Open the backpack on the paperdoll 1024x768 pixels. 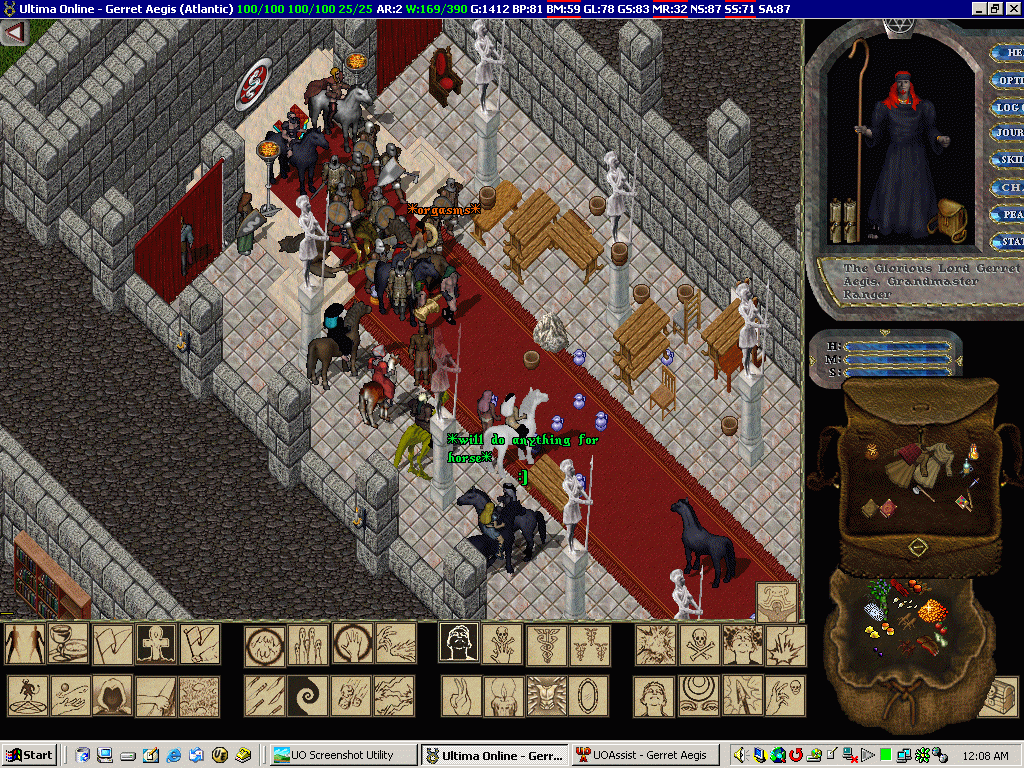pos(949,214)
